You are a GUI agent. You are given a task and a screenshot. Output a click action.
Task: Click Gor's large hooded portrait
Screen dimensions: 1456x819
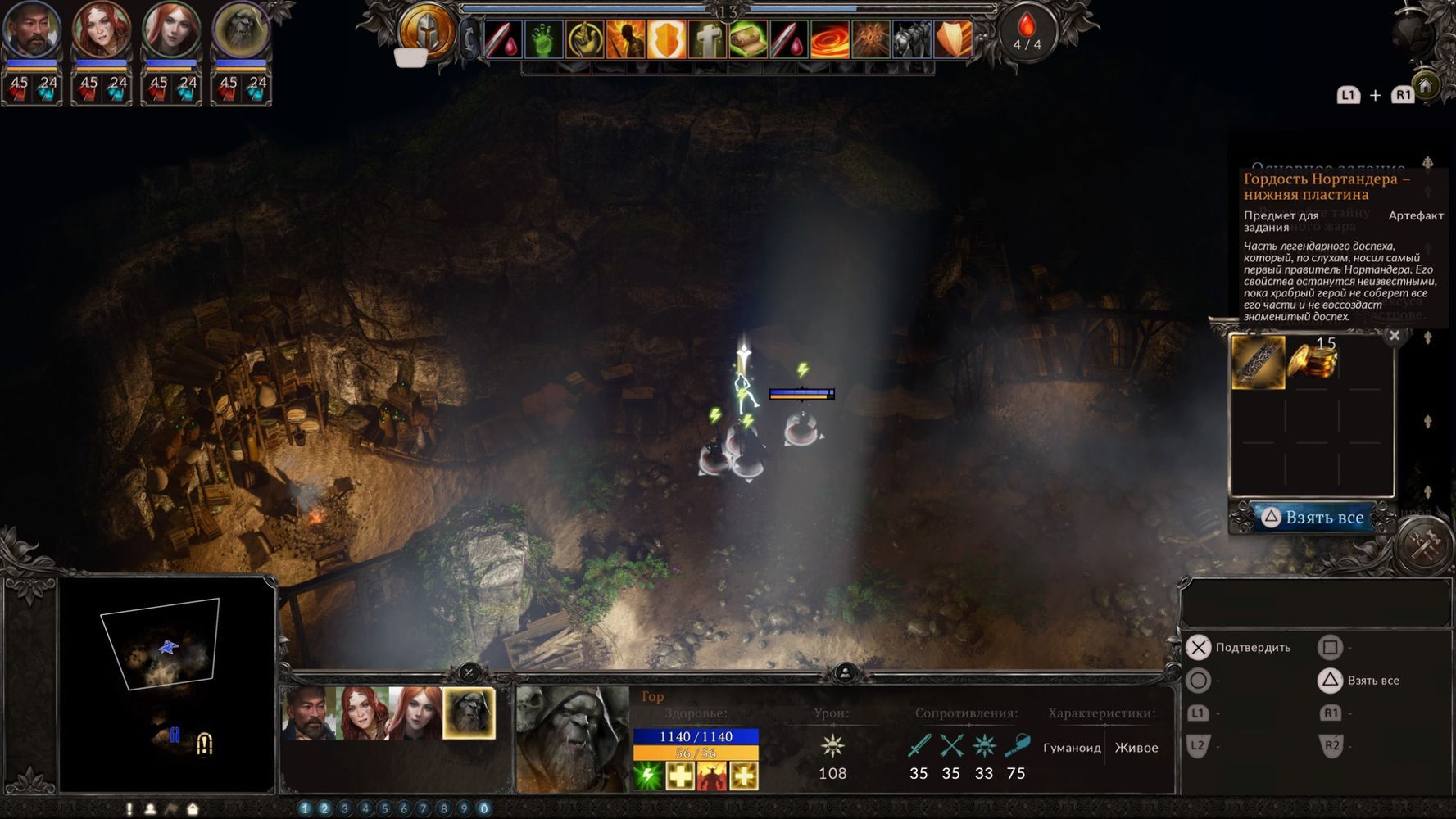572,739
